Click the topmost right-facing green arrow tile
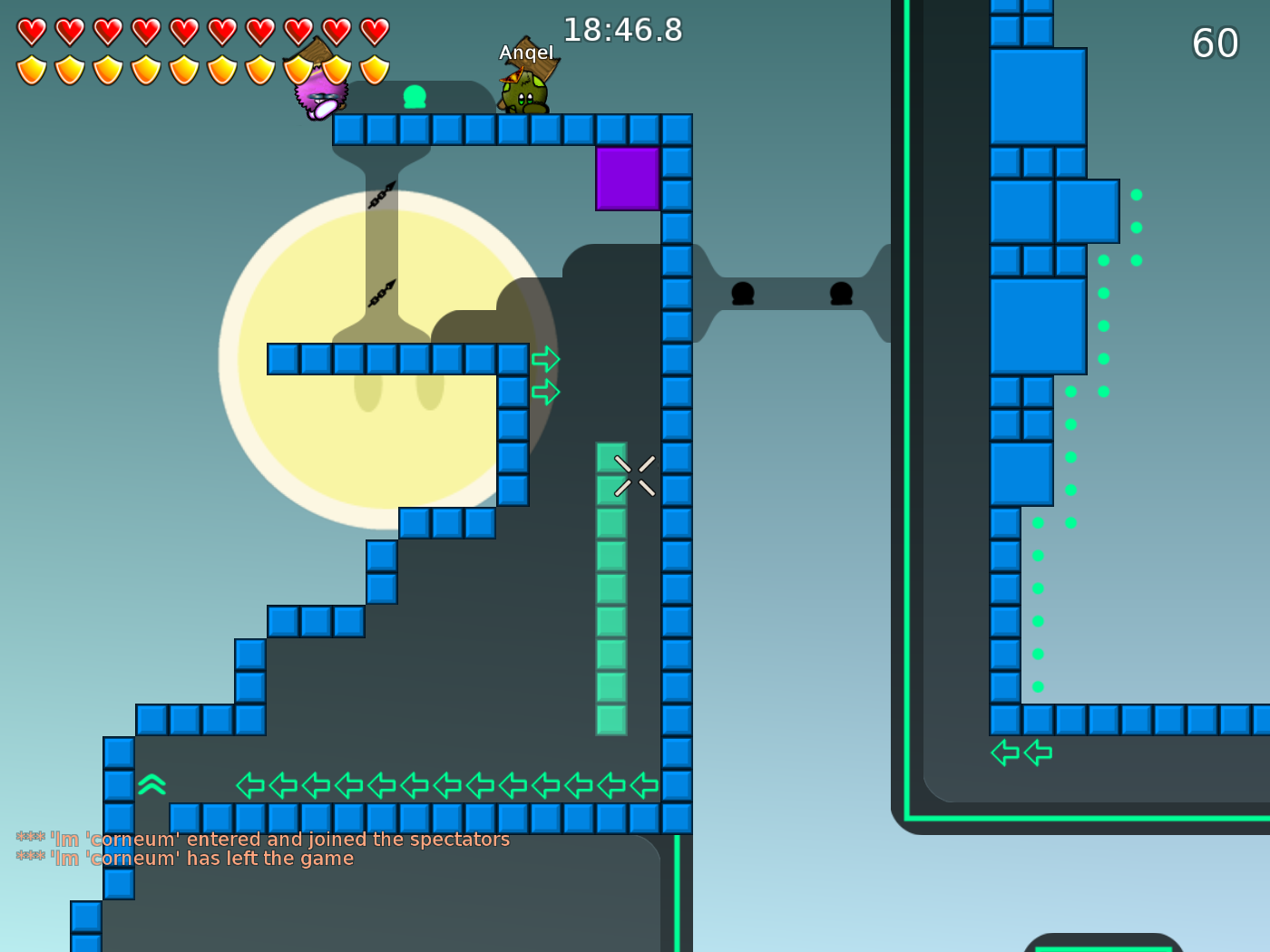Screen dimensions: 1270x952 pos(545,360)
